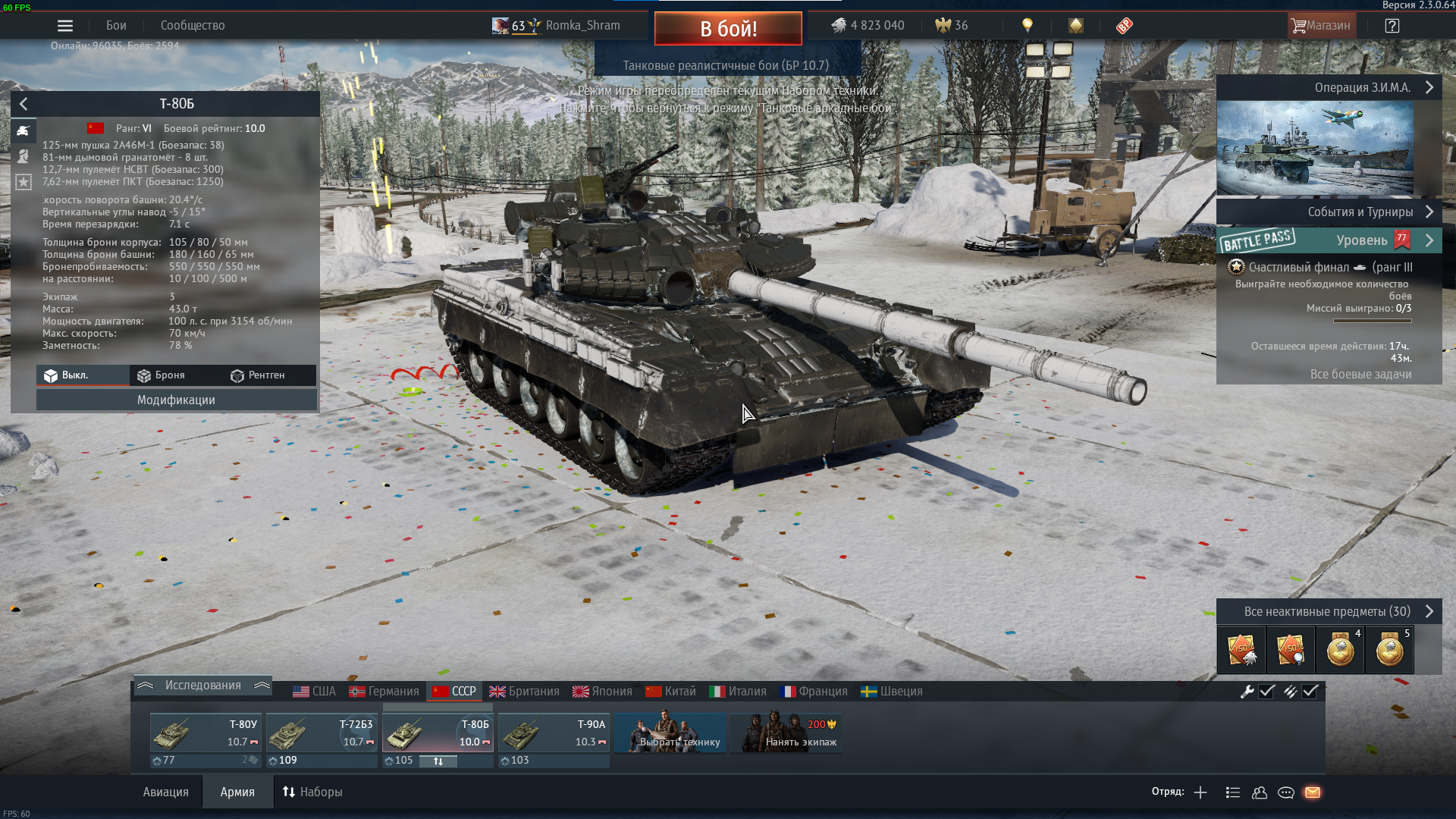This screenshot has height=819, width=1456.
Task: Open the Модификации panel for Т-80Б
Action: pos(176,400)
